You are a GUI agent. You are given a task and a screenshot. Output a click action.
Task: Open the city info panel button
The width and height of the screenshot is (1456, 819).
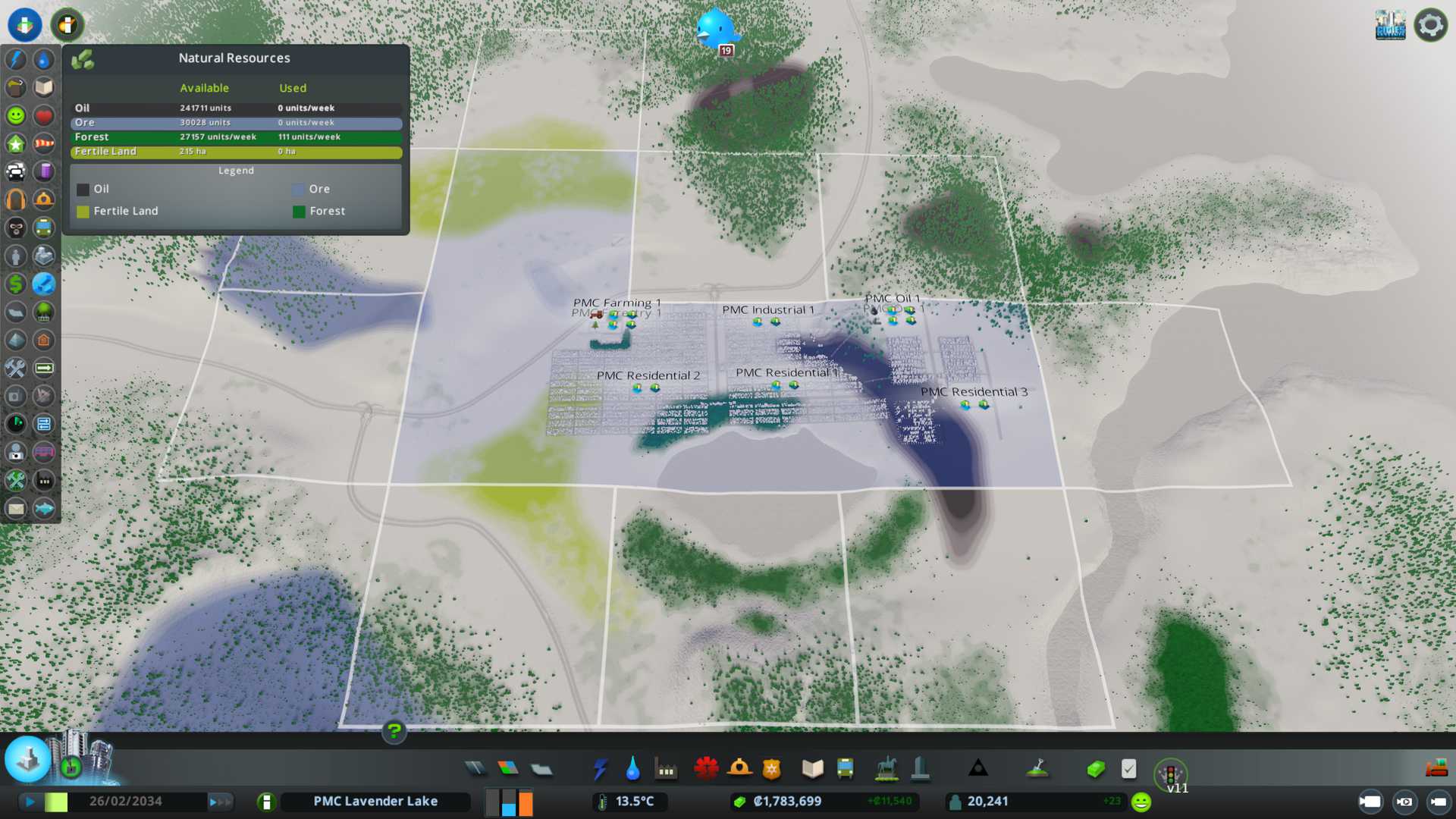[266, 802]
